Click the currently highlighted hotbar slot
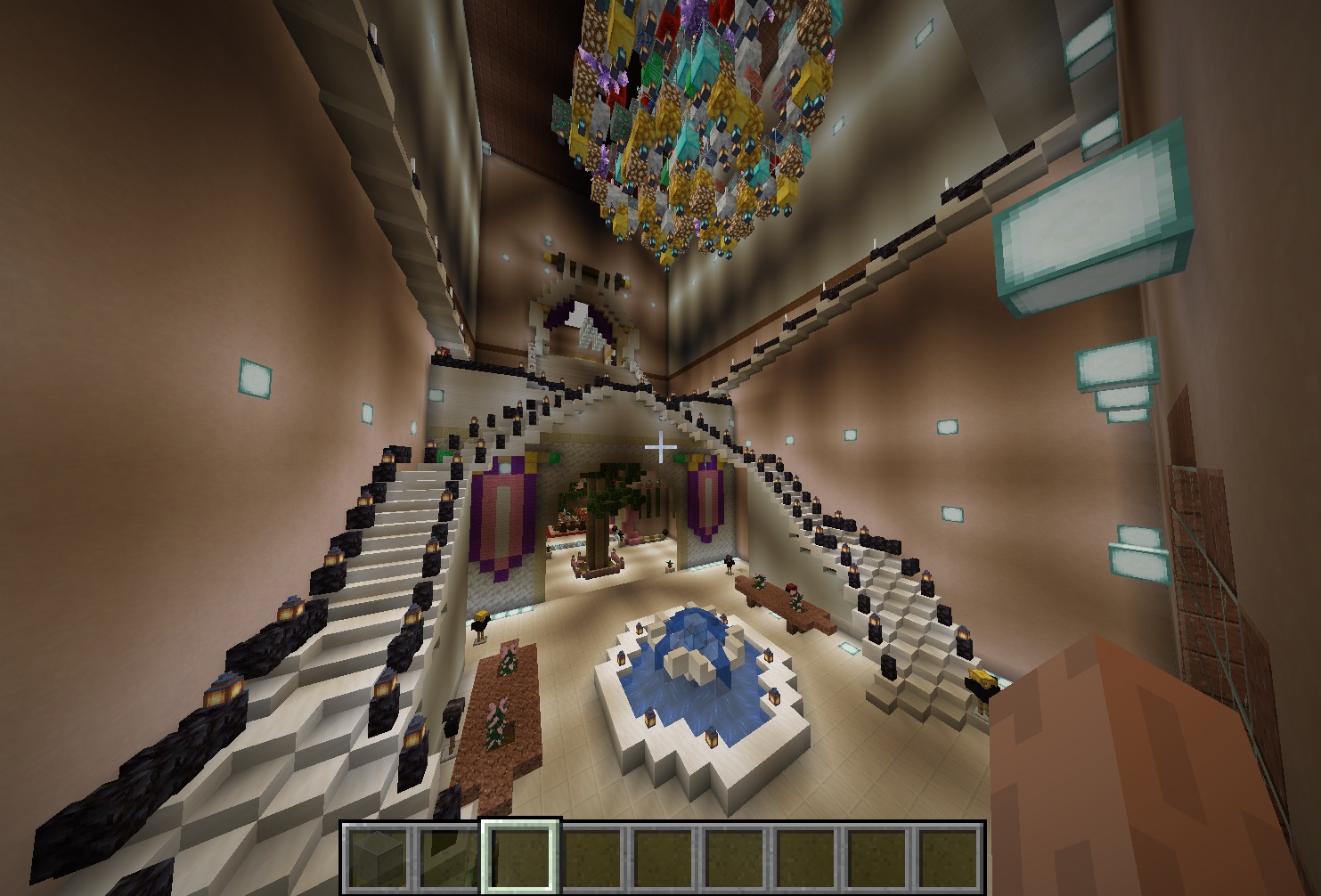Image resolution: width=1321 pixels, height=896 pixels. pyautogui.click(x=521, y=857)
